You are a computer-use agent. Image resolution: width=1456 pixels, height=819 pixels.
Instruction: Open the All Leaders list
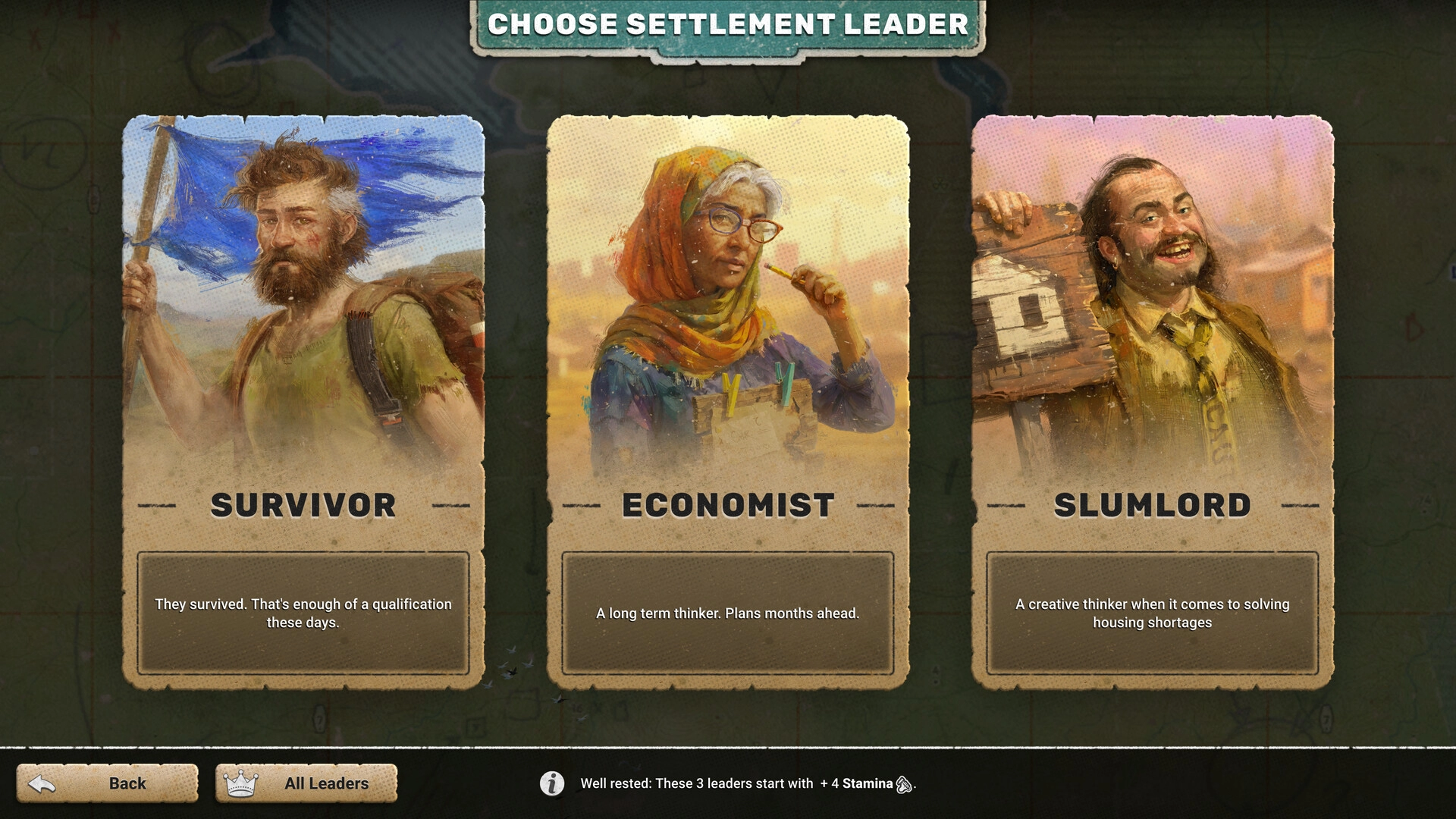pyautogui.click(x=306, y=783)
